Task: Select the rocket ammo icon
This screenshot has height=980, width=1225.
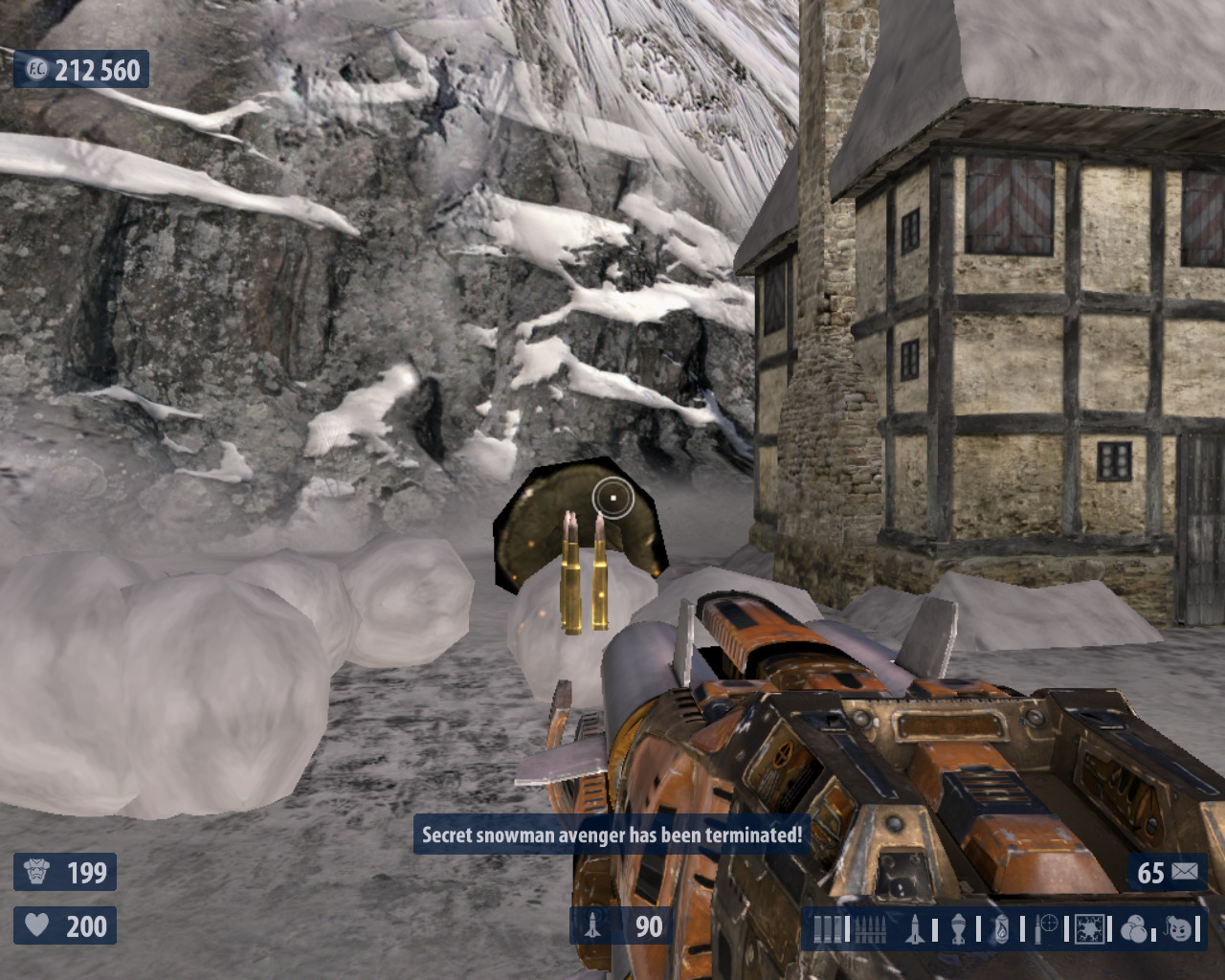Action: 914,928
